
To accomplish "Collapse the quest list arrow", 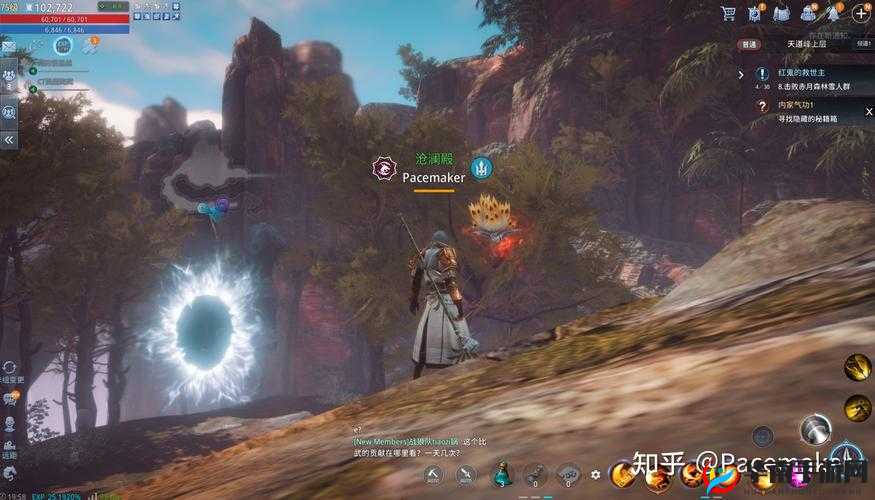I will (x=741, y=73).
